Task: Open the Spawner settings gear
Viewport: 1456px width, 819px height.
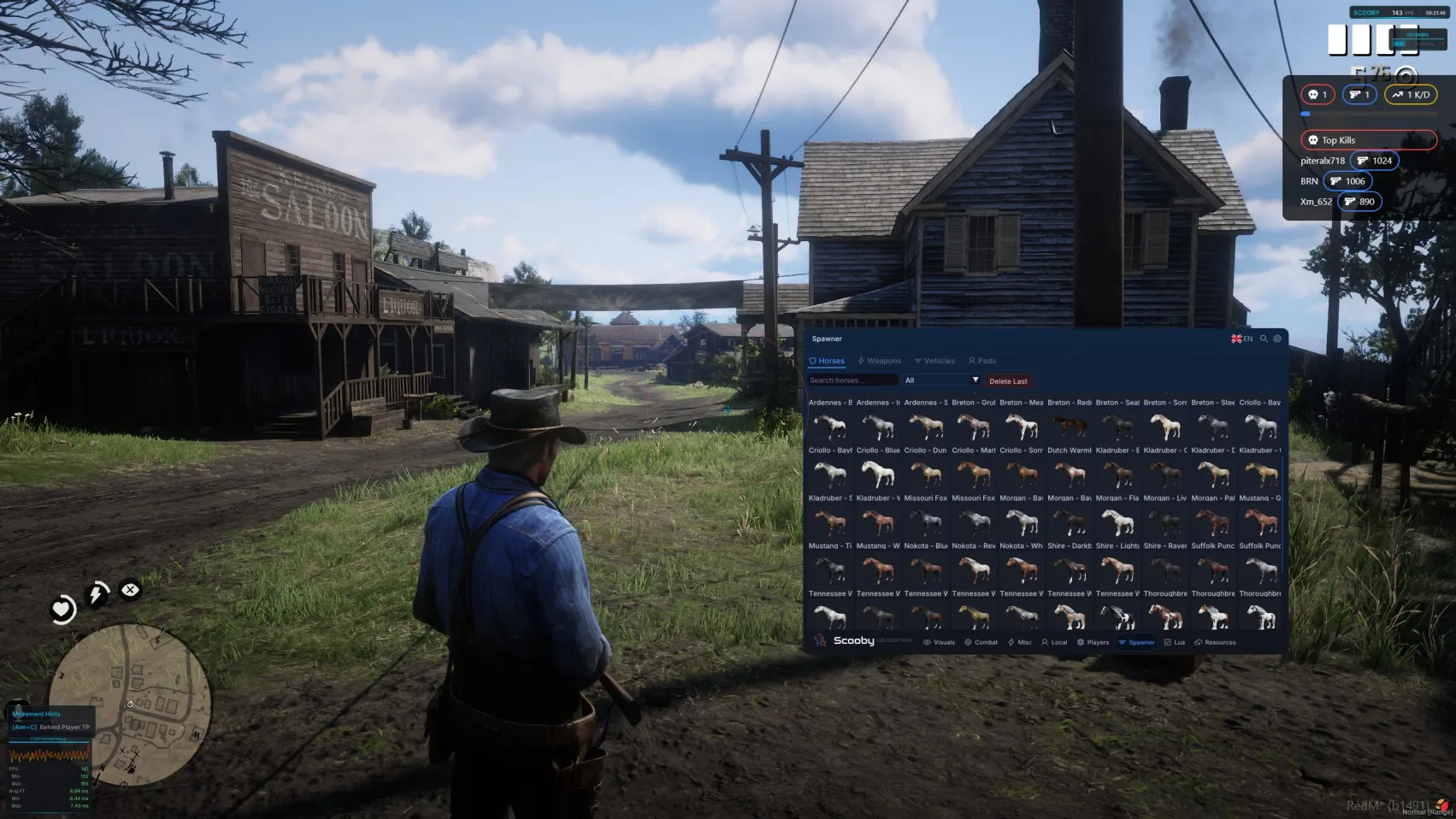Action: coord(1278,339)
